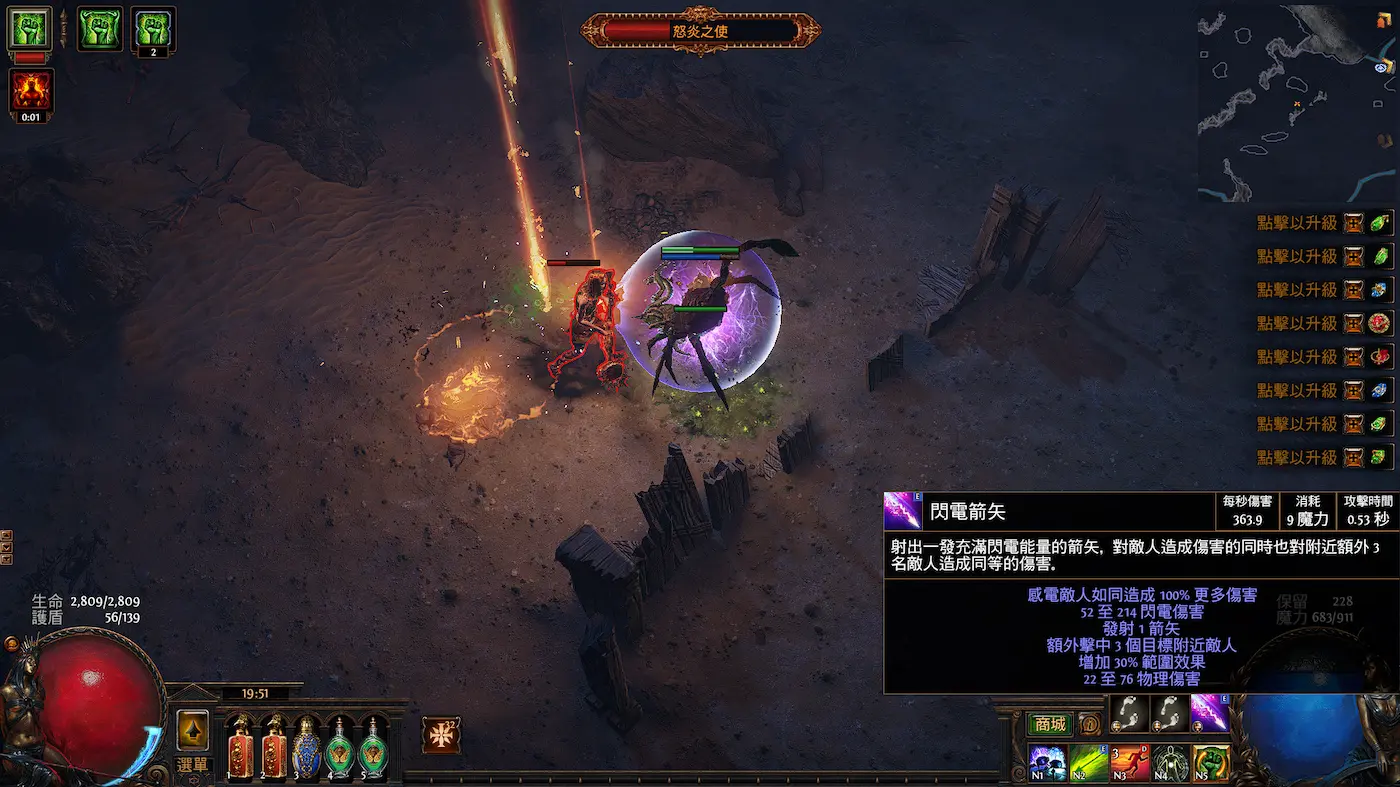Open the 商城 shop button
The image size is (1400, 787).
click(x=1050, y=725)
